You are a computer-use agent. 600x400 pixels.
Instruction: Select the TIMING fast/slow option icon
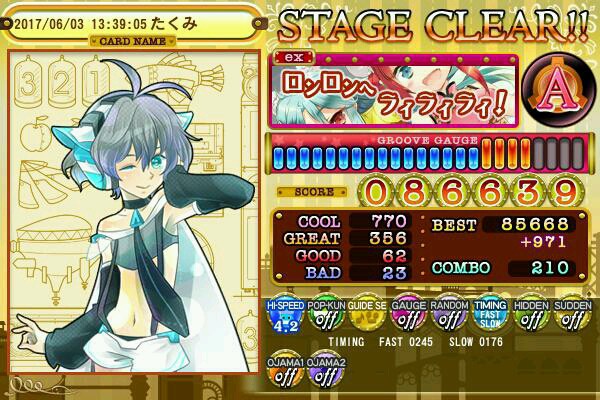[x=489, y=316]
